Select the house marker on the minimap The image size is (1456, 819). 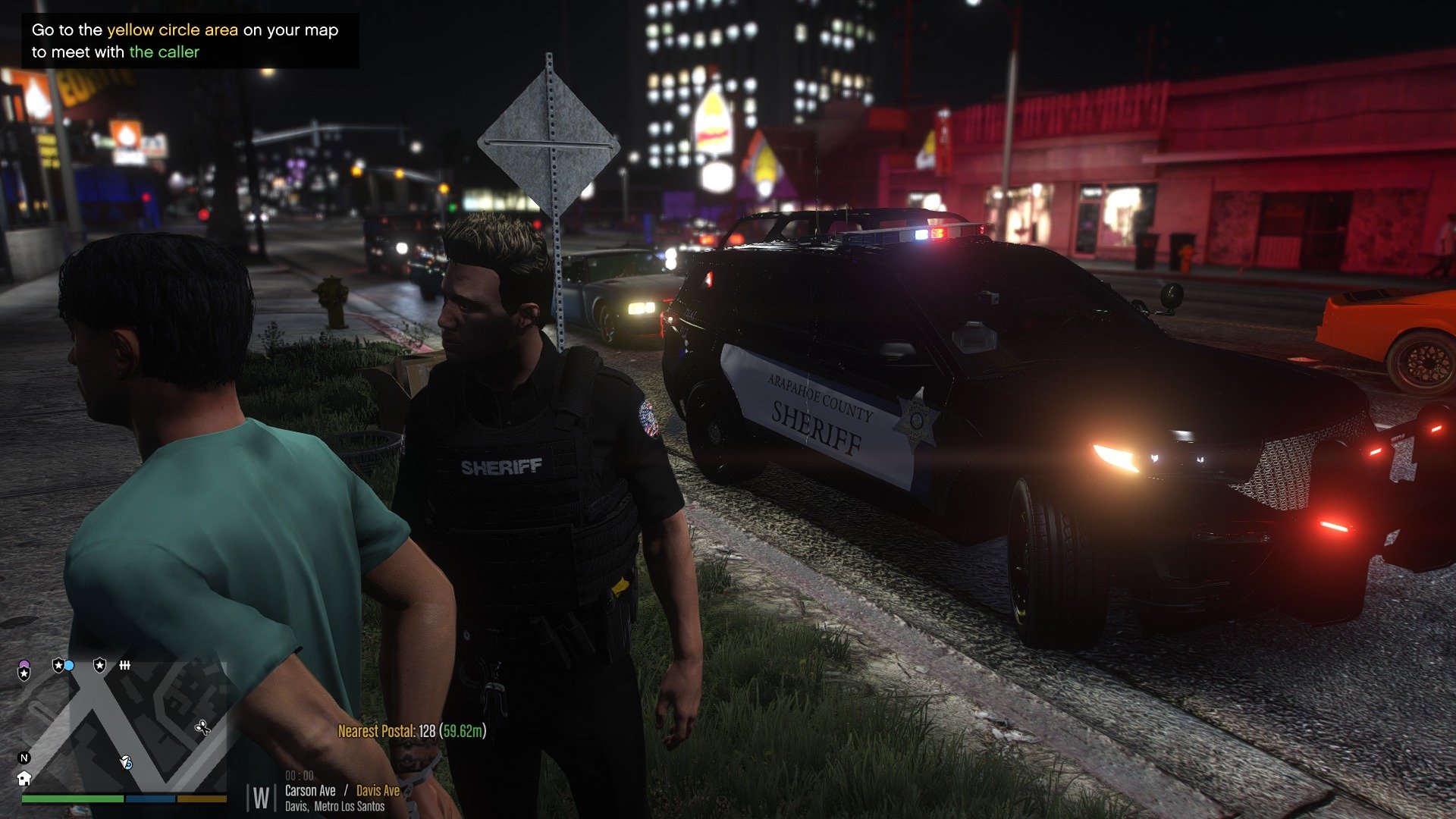(24, 778)
